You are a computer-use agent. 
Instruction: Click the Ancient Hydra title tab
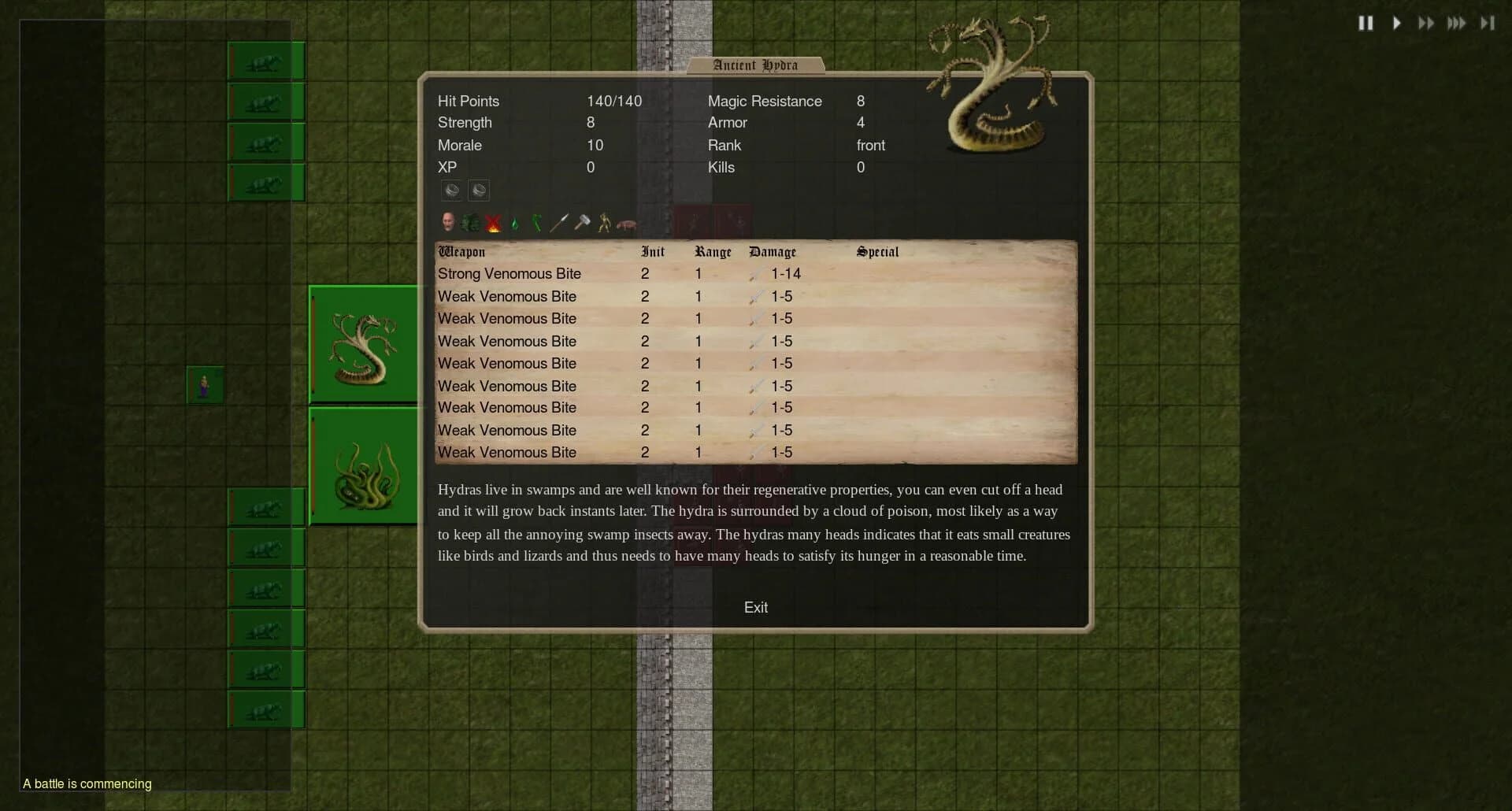pos(754,65)
